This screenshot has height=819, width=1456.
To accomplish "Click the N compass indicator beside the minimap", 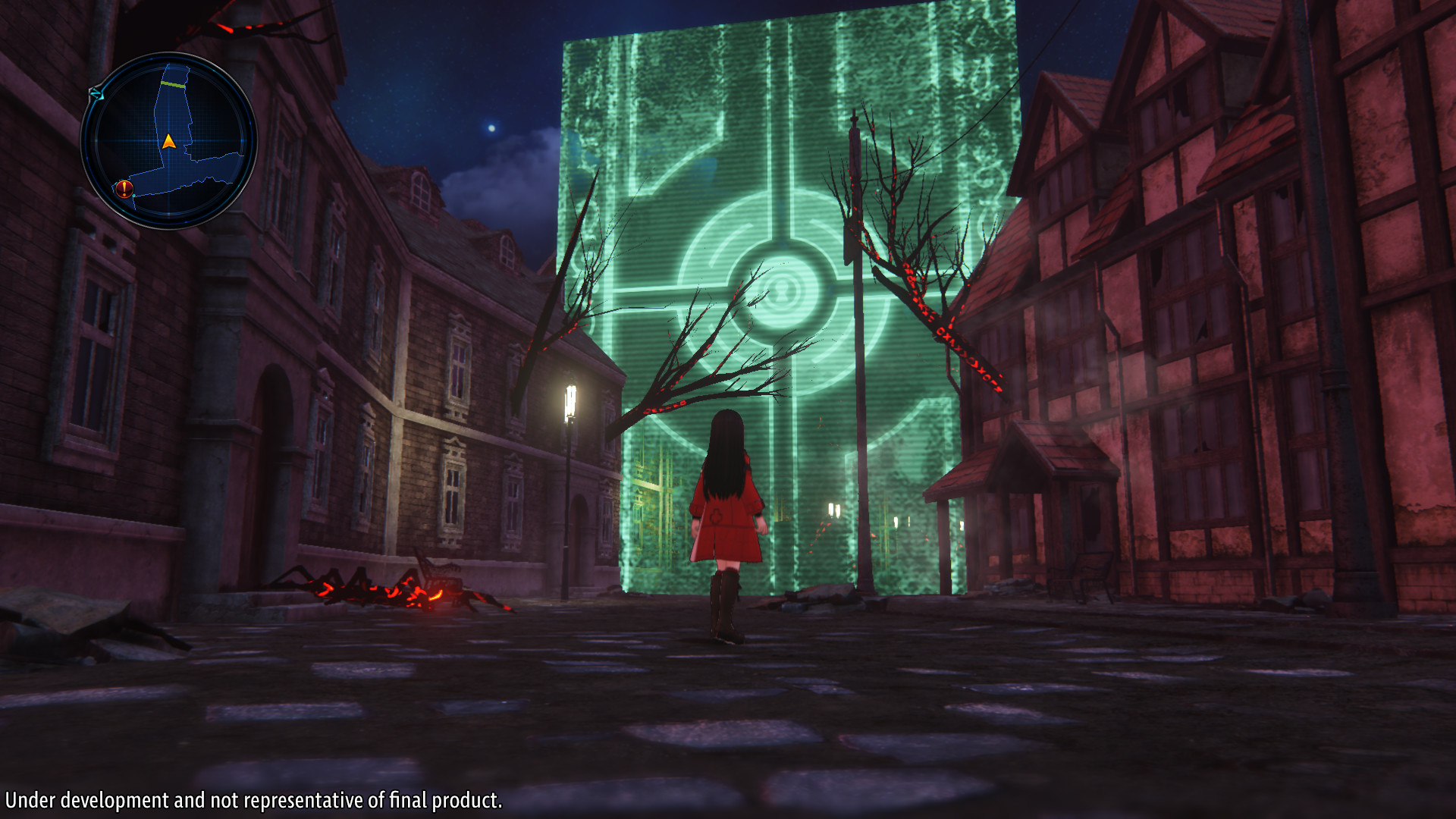I will (96, 94).
